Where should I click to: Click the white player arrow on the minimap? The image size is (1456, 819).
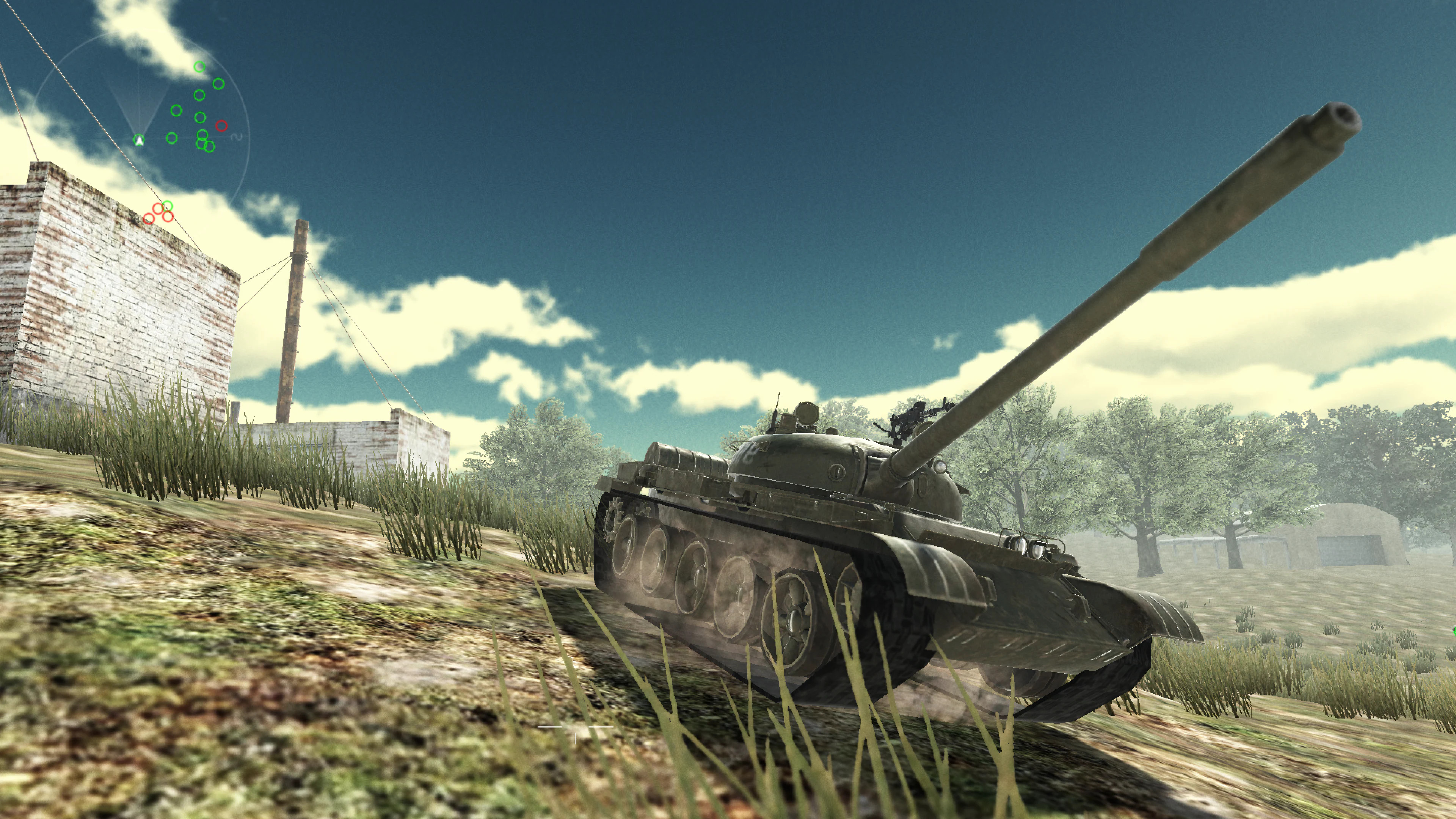point(140,141)
